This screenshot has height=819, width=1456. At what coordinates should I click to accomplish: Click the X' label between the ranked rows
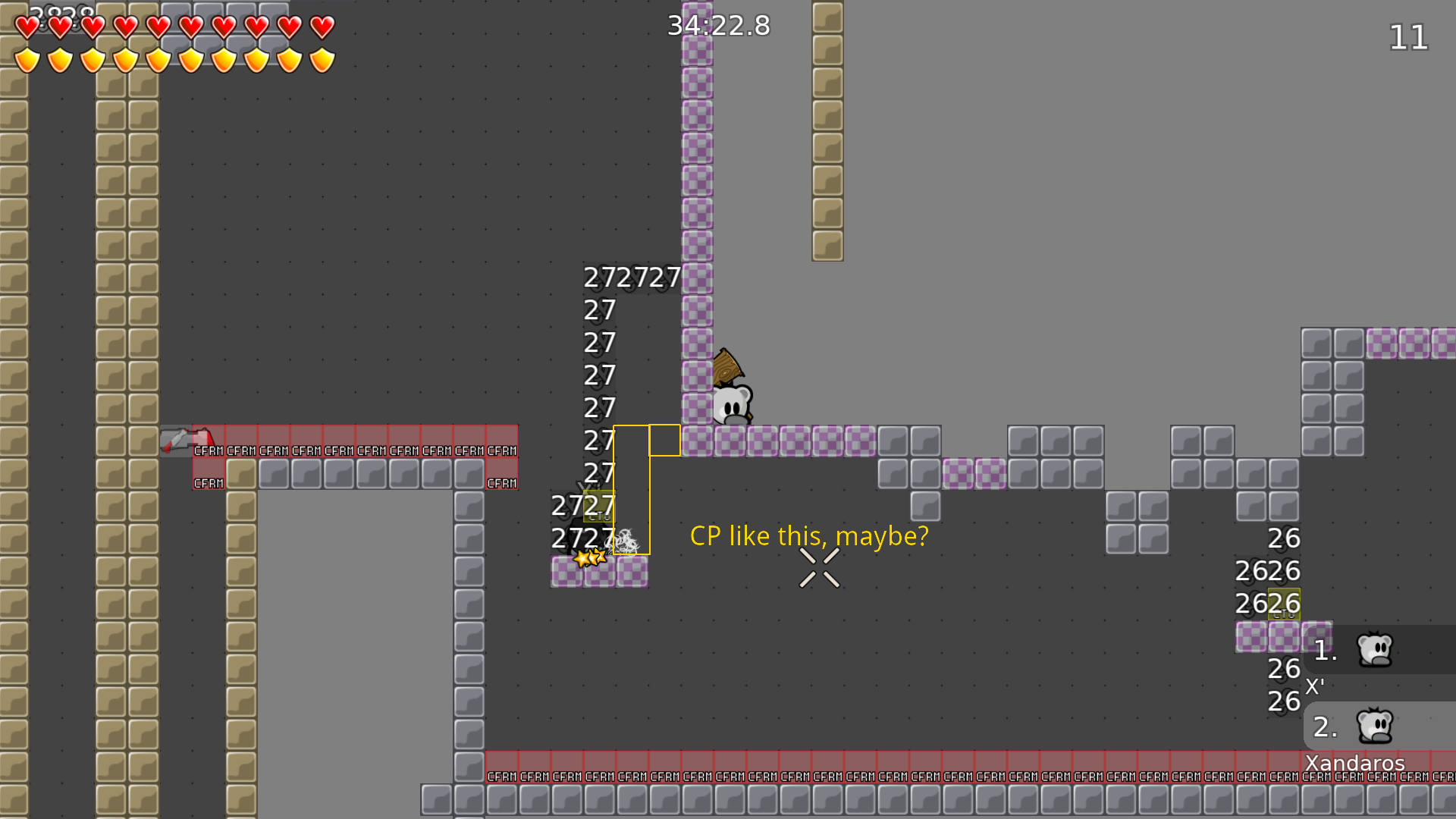click(x=1315, y=687)
